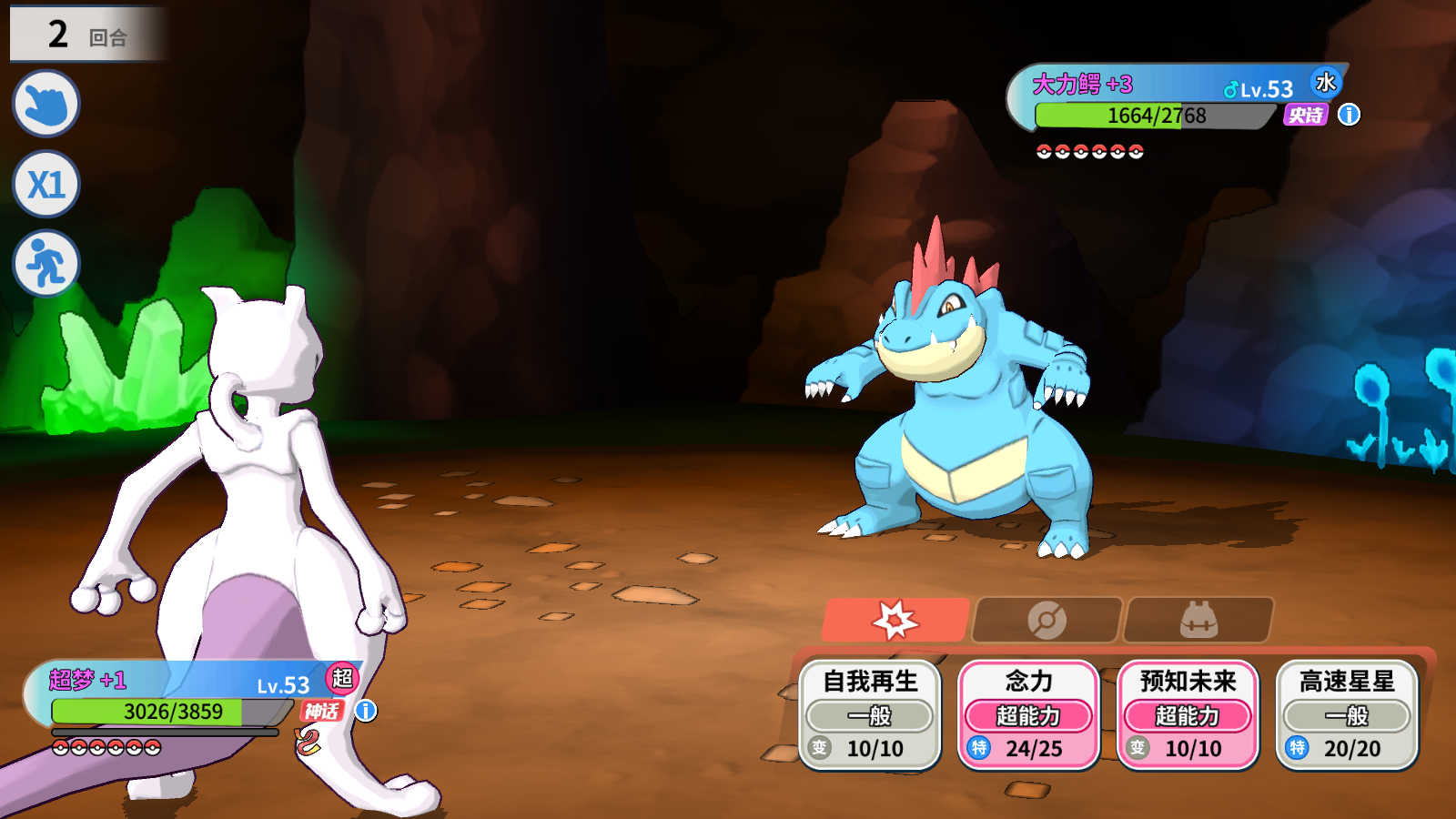Screen dimensions: 1456x819
Task: Click the pointing hand auto-battle icon
Action: pos(46,105)
